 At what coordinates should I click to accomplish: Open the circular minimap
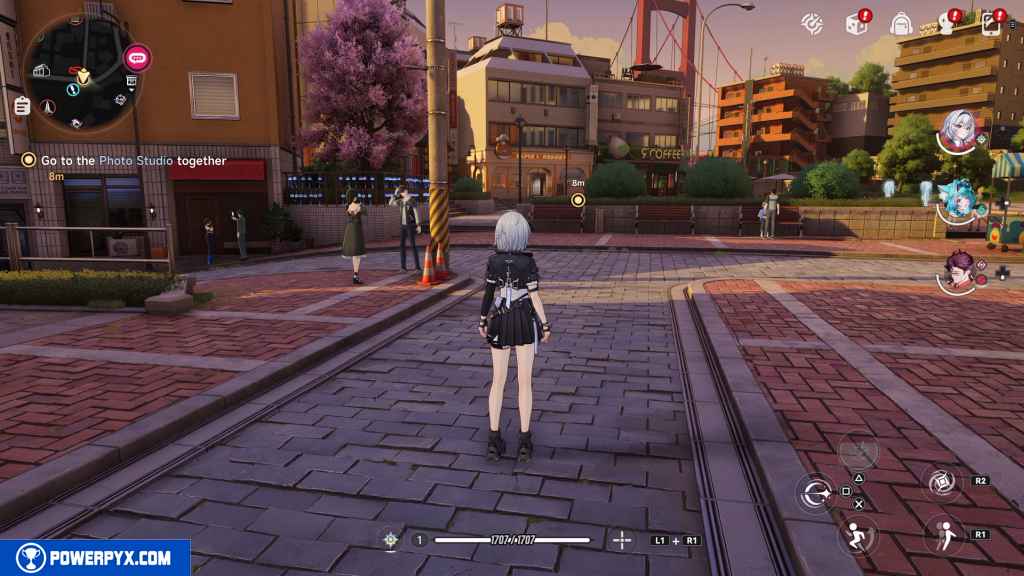pos(76,73)
